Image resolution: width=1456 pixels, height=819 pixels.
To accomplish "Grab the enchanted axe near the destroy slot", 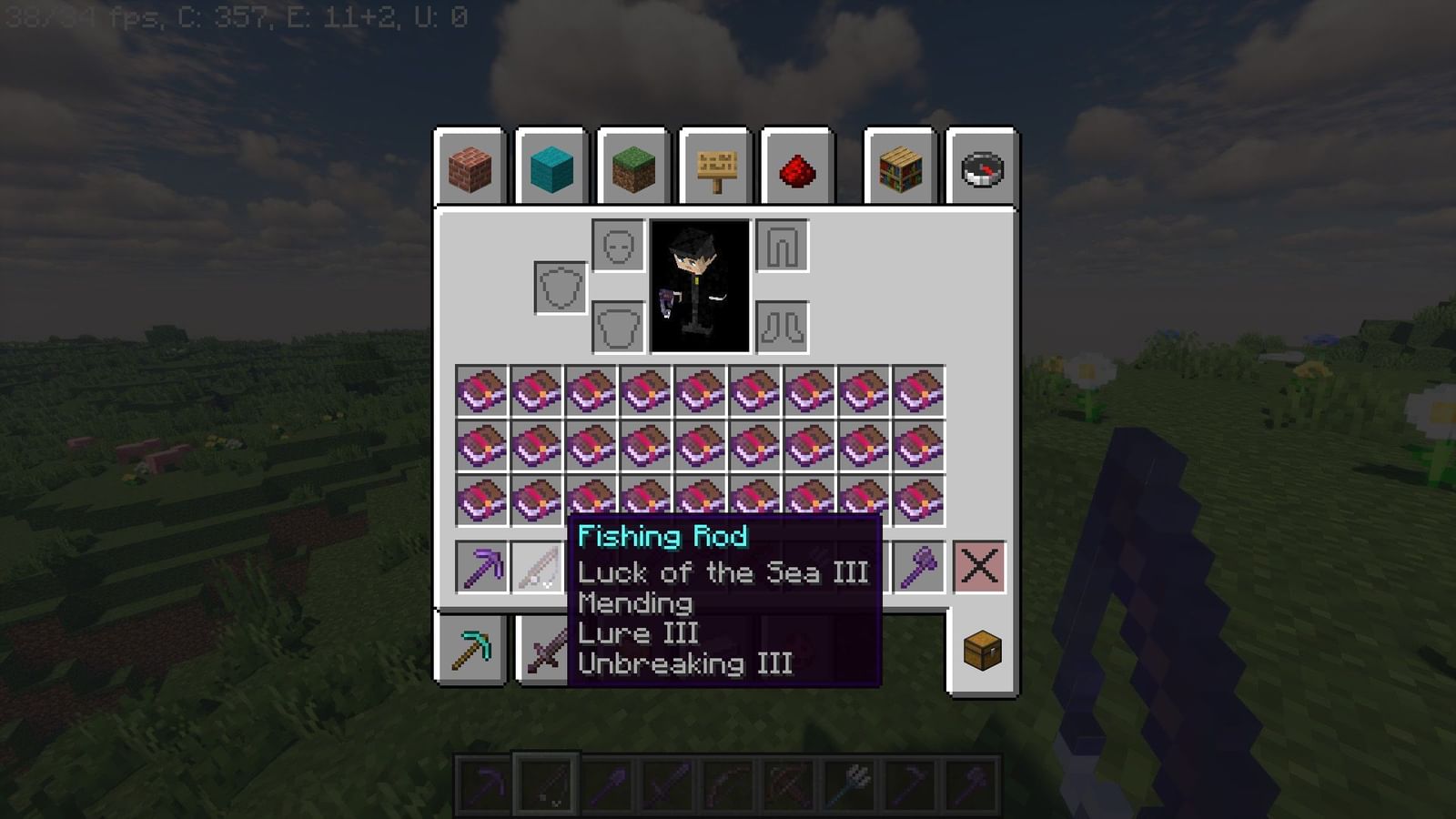I will [918, 565].
